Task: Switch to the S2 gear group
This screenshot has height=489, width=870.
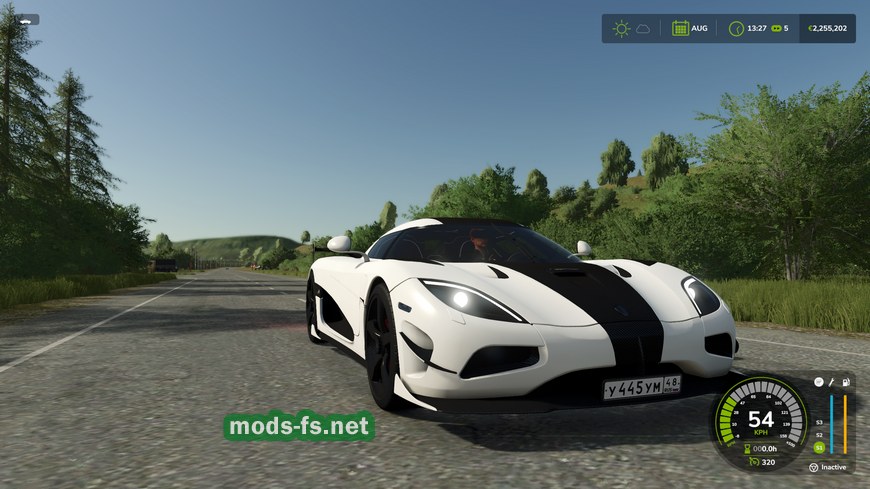Action: pos(819,434)
